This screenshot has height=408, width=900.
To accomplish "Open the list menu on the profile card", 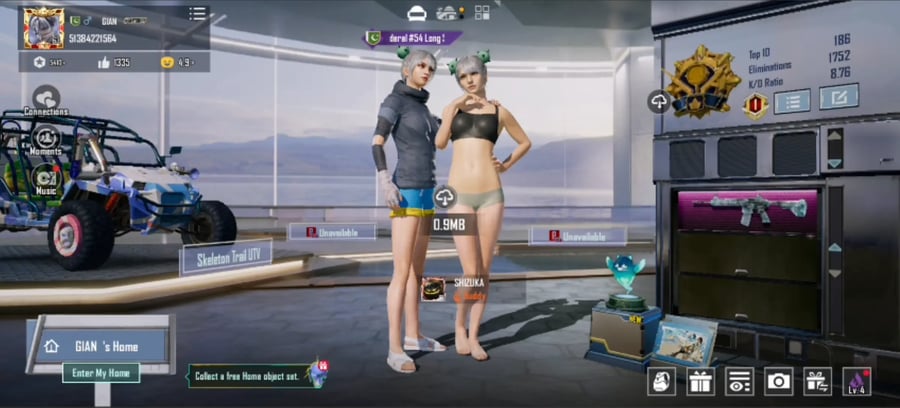I will 198,14.
